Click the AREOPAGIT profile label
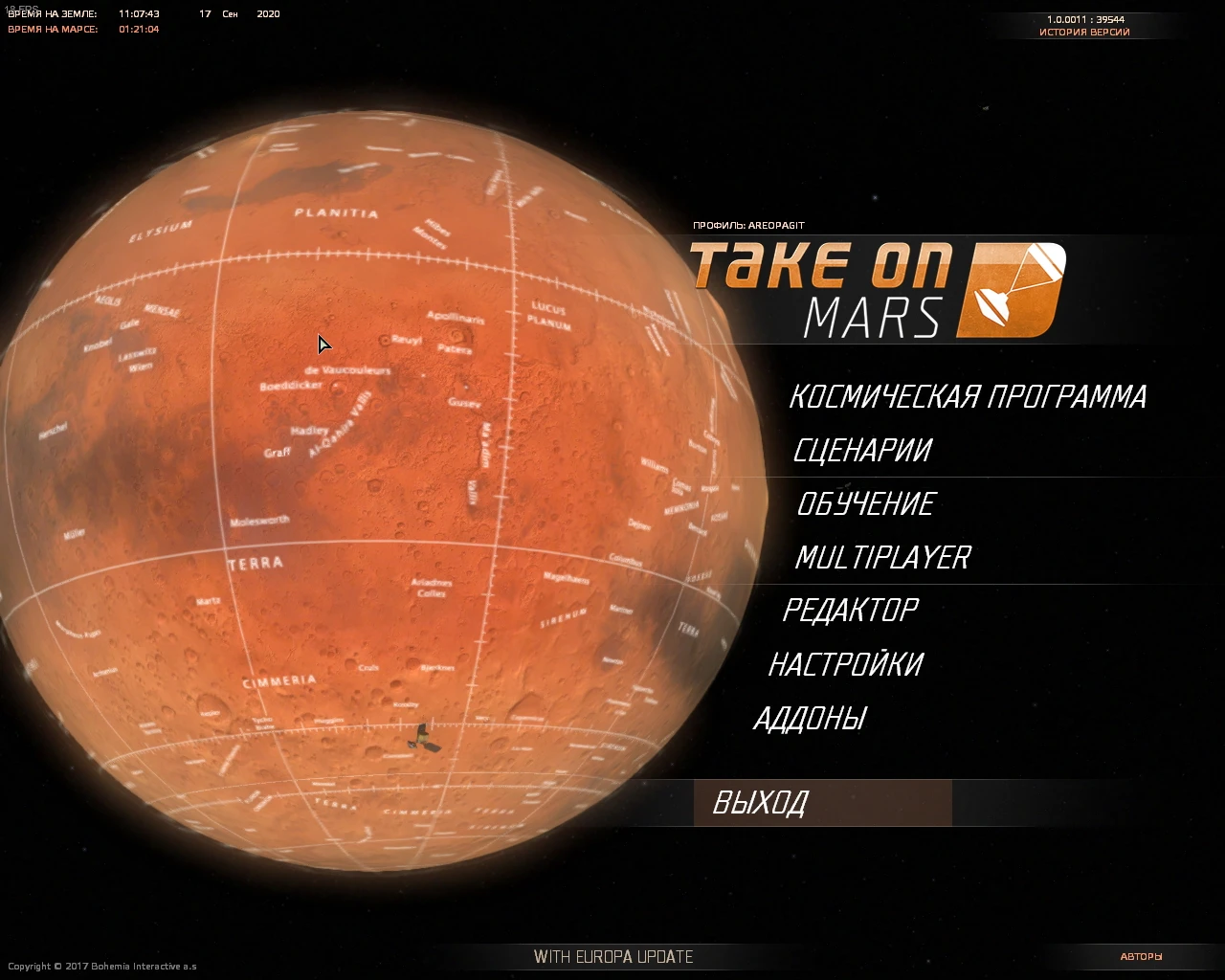 [749, 224]
